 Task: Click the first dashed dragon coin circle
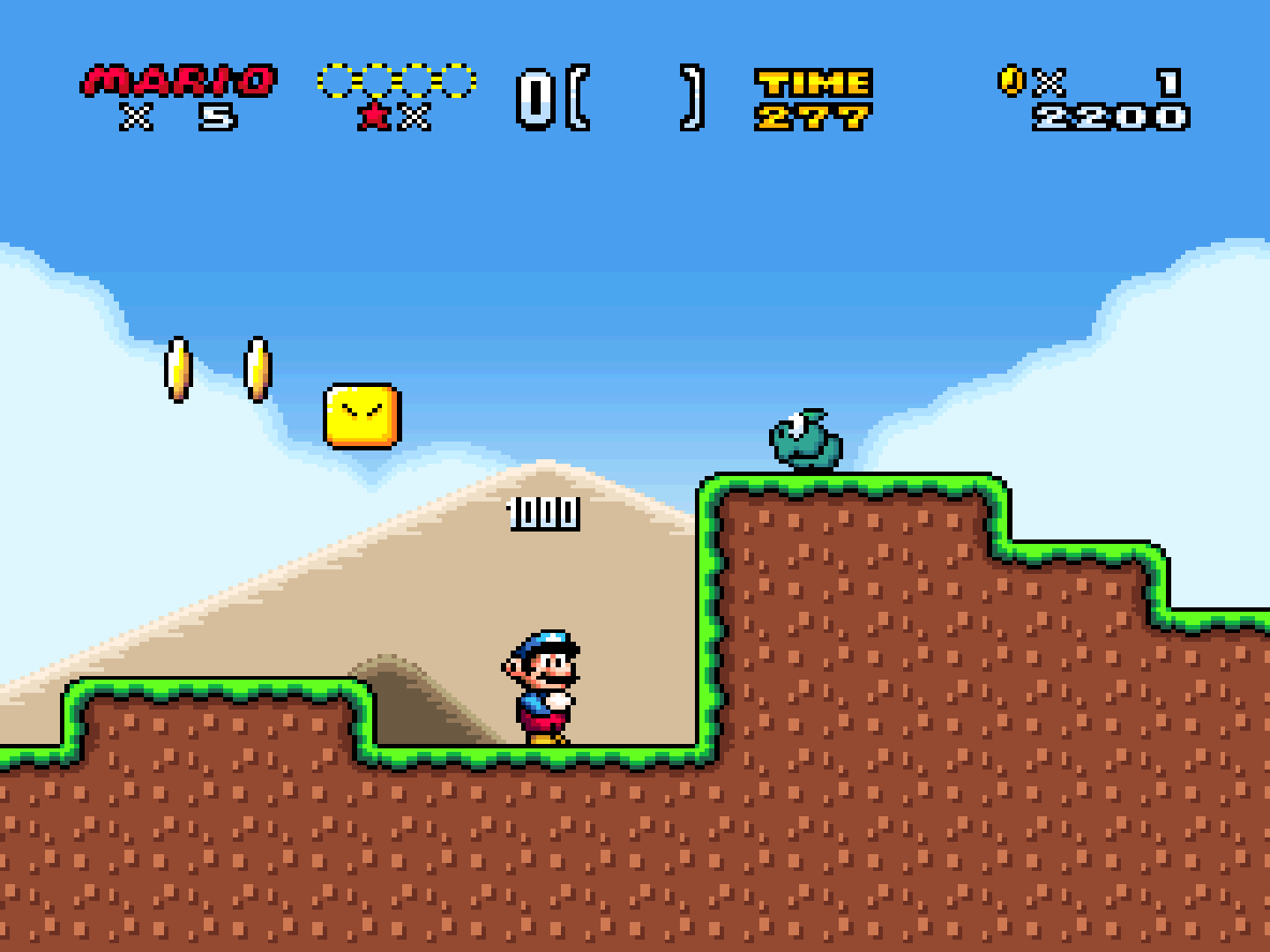point(336,80)
